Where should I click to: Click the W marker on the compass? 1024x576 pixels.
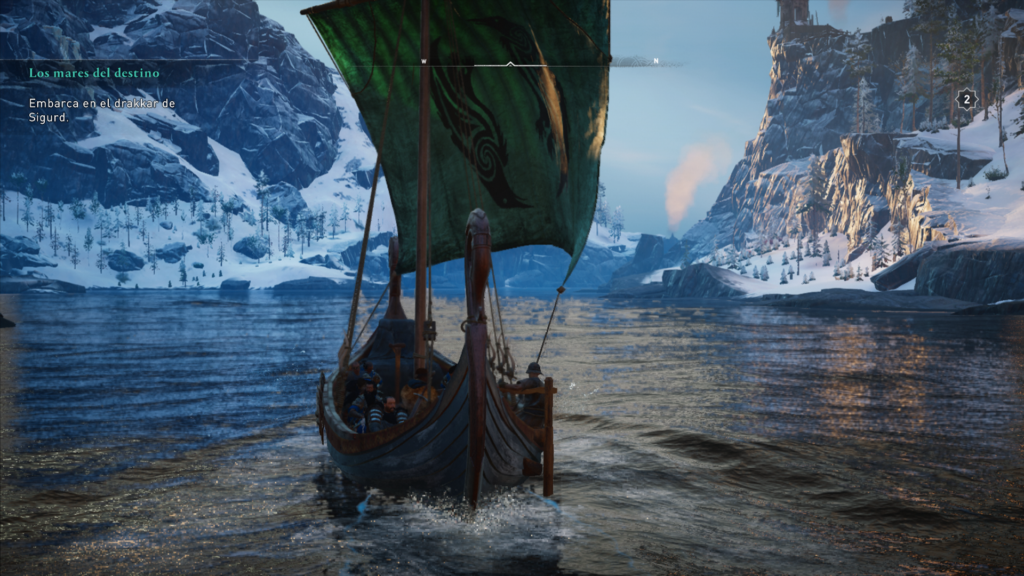click(x=424, y=61)
